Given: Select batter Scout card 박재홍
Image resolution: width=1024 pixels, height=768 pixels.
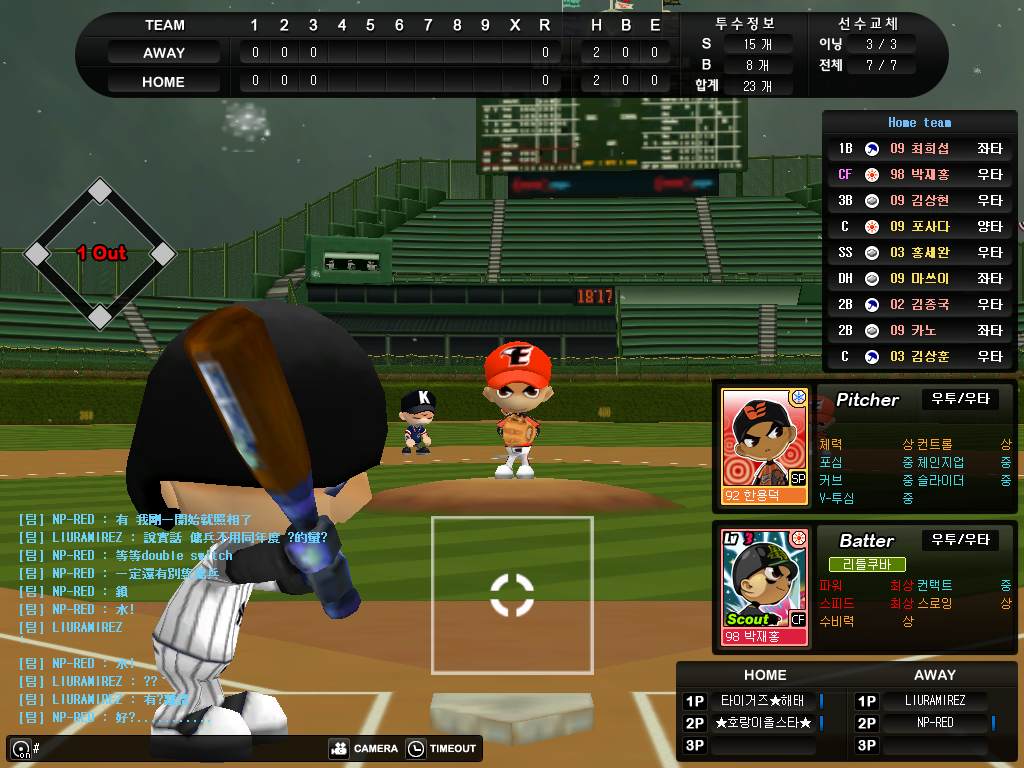Looking at the screenshot, I should pyautogui.click(x=764, y=586).
